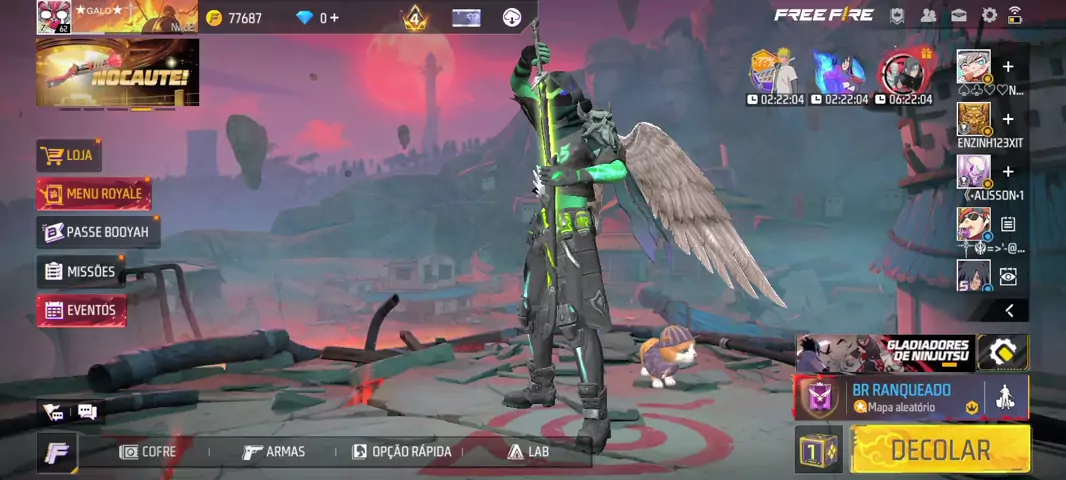
Task: Select OPÇÃO RÁPIDA
Action: [x=402, y=452]
